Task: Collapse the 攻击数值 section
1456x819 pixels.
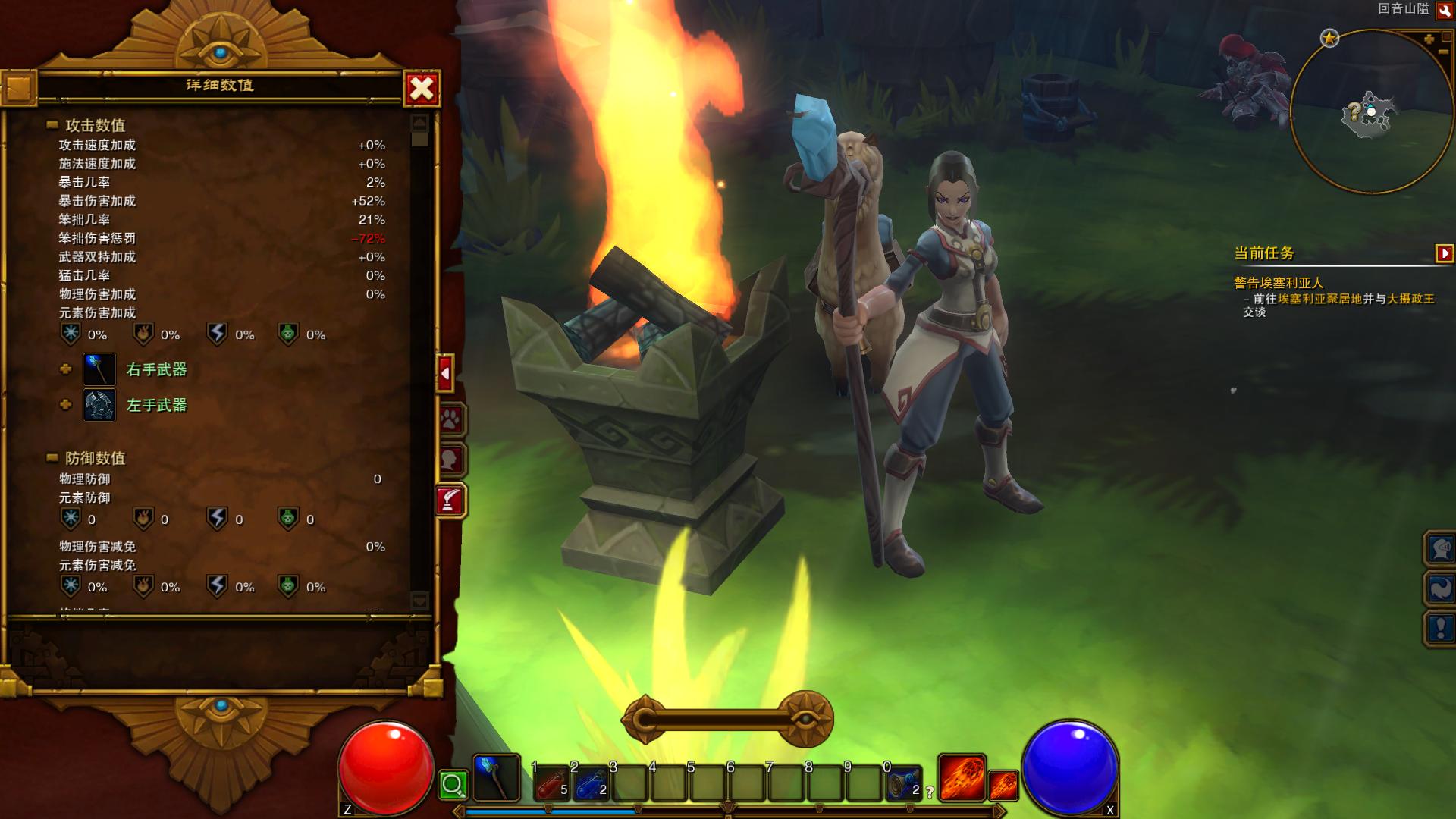Action: coord(52,125)
